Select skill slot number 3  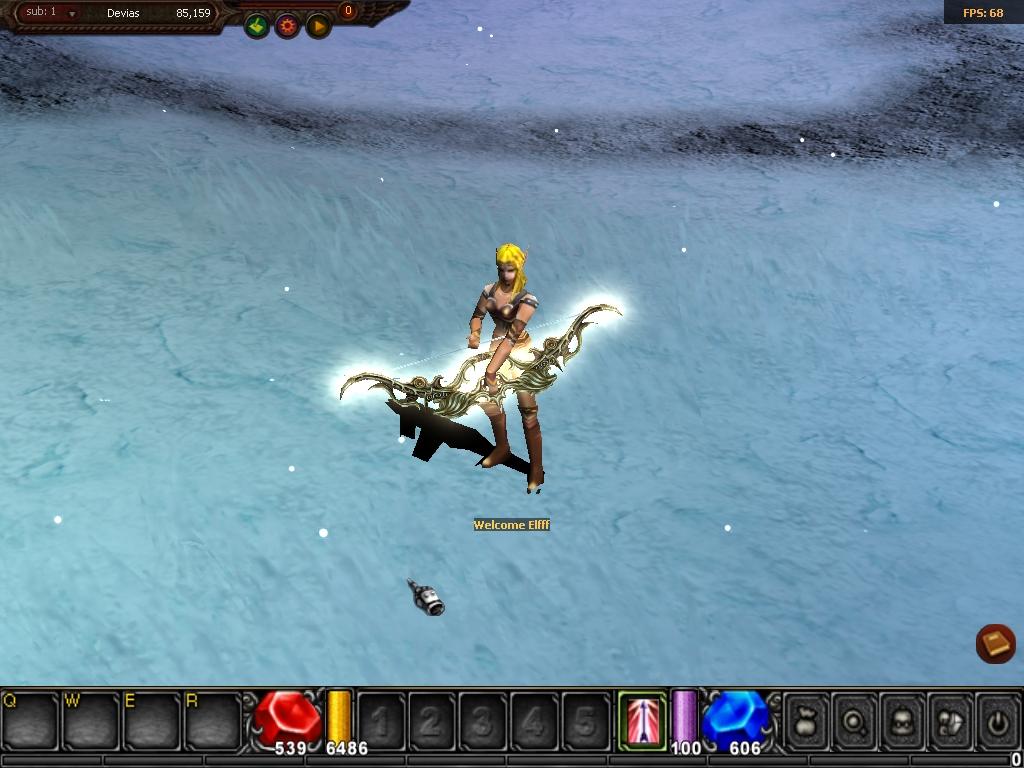[x=483, y=720]
